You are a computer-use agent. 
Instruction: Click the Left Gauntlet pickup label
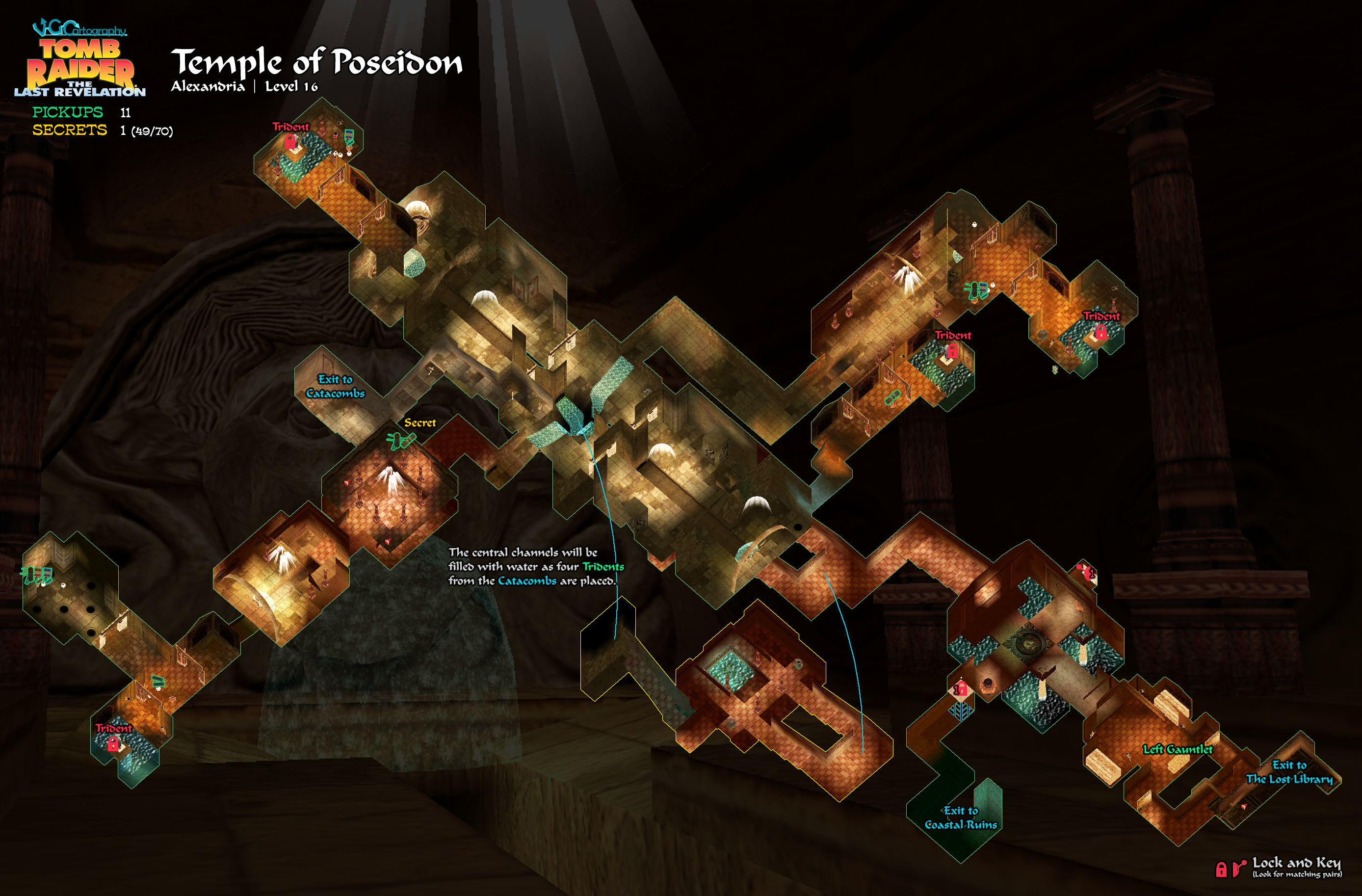tap(1178, 749)
